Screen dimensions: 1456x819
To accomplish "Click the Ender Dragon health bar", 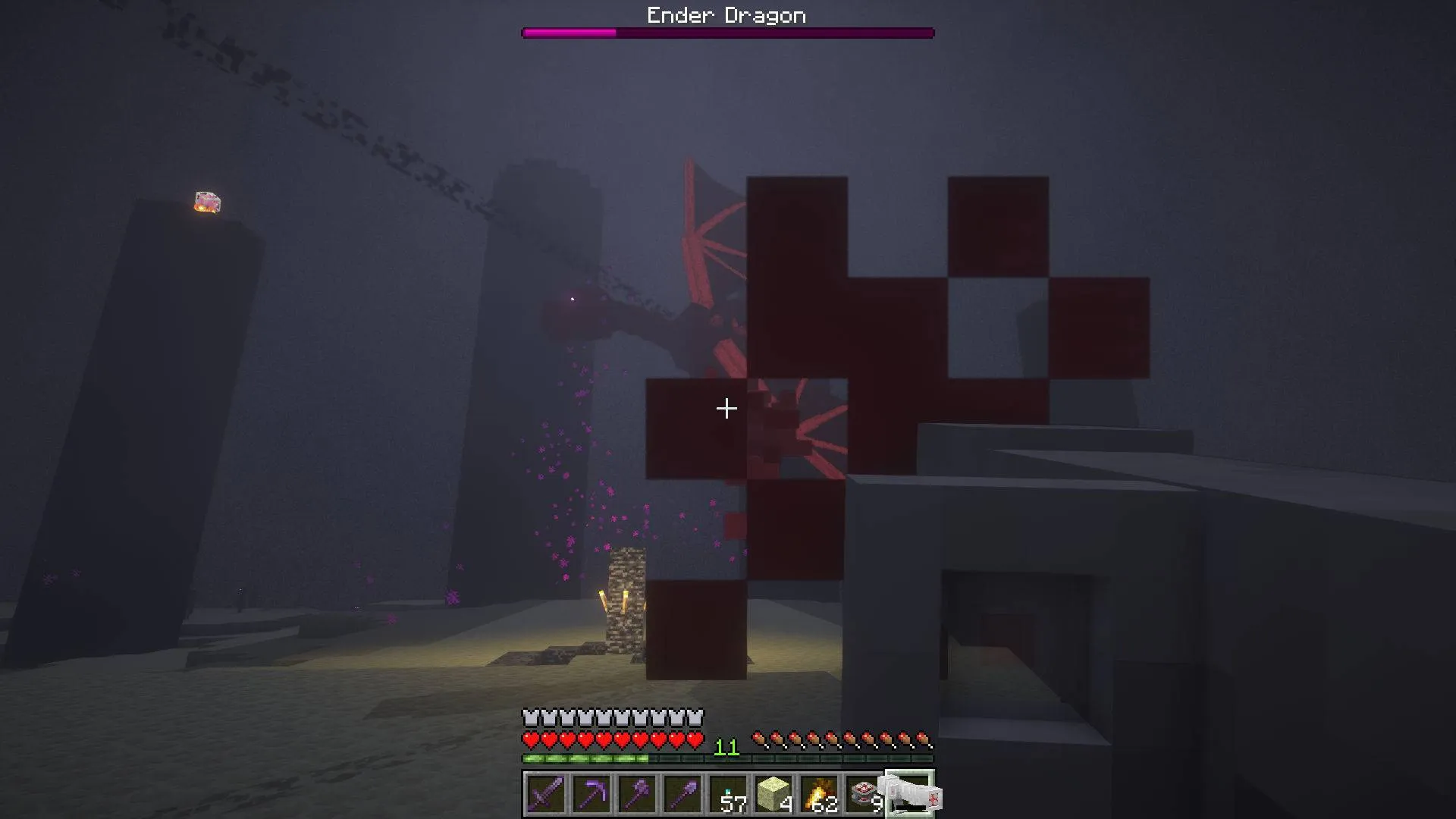I will [x=726, y=32].
